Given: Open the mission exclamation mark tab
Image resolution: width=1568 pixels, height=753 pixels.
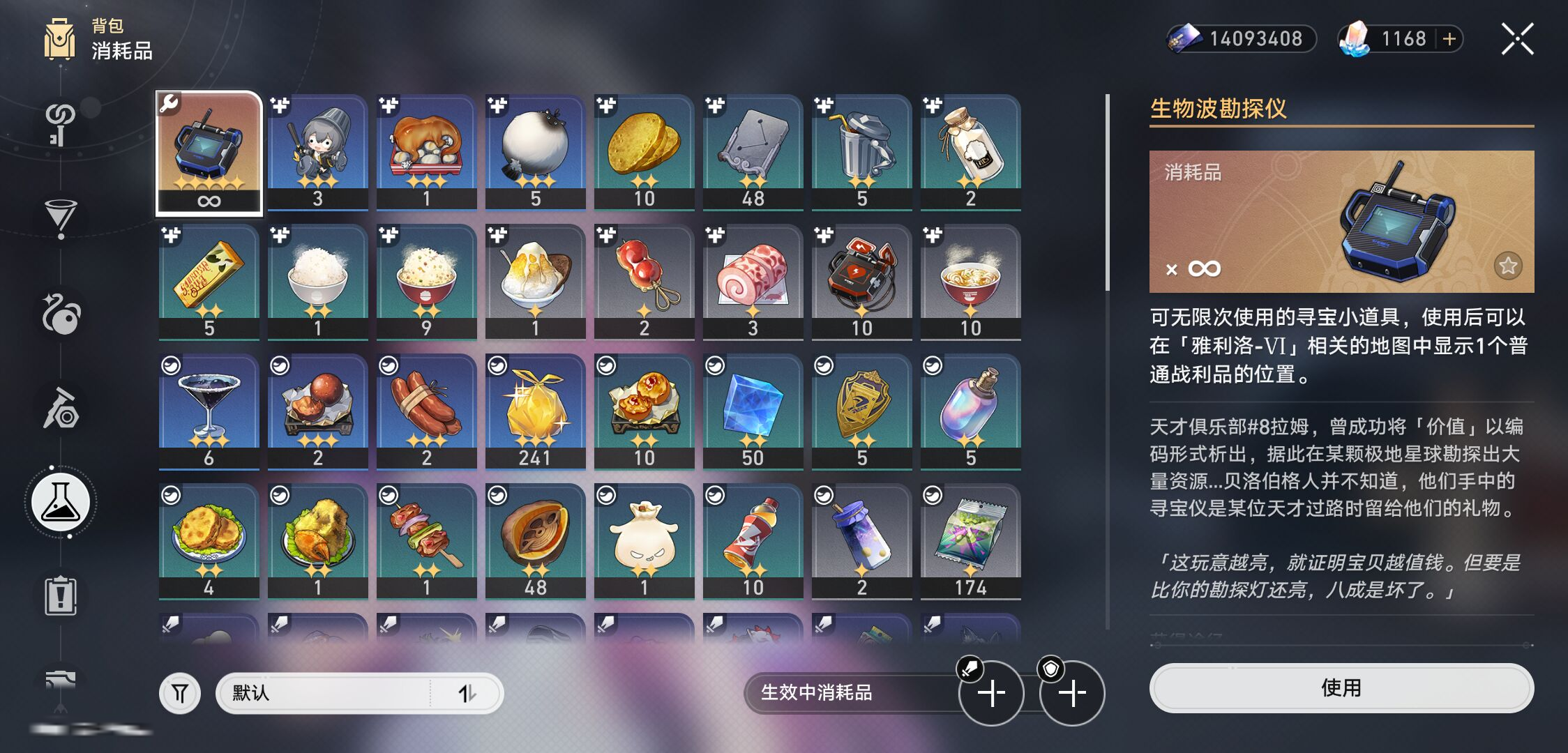Looking at the screenshot, I should 61,596.
